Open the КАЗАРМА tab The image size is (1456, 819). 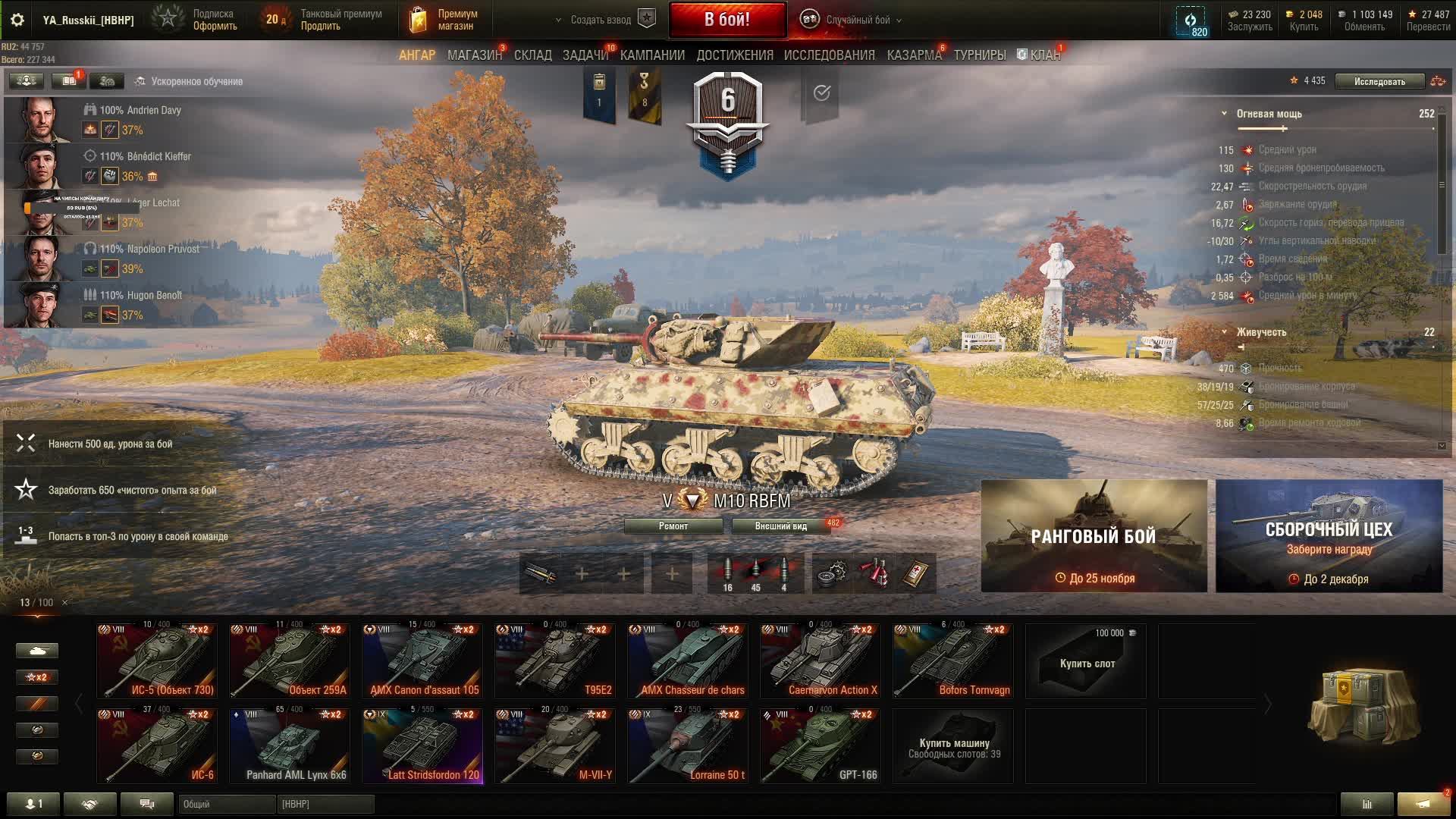[x=914, y=55]
